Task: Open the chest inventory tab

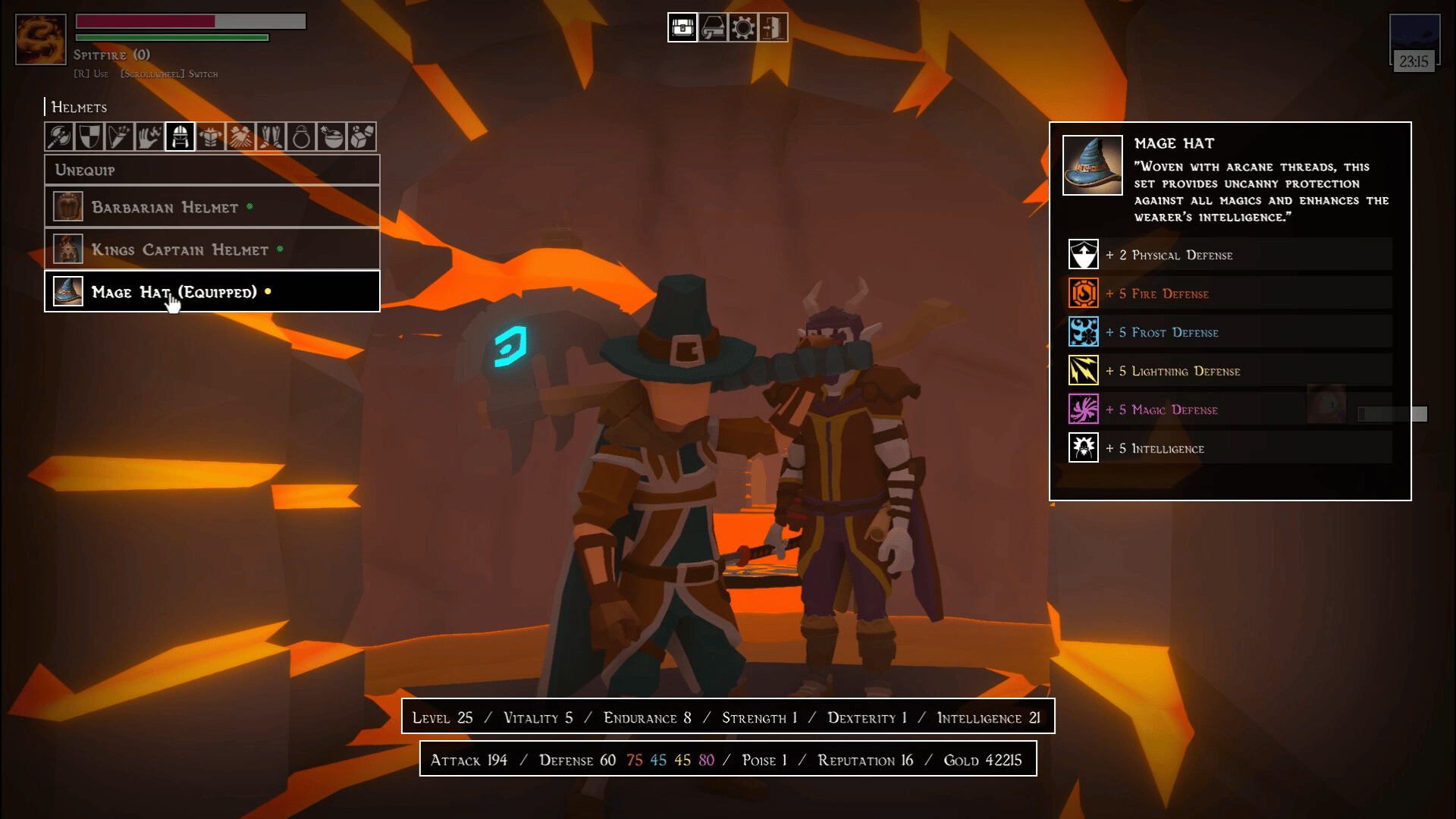Action: (x=682, y=28)
